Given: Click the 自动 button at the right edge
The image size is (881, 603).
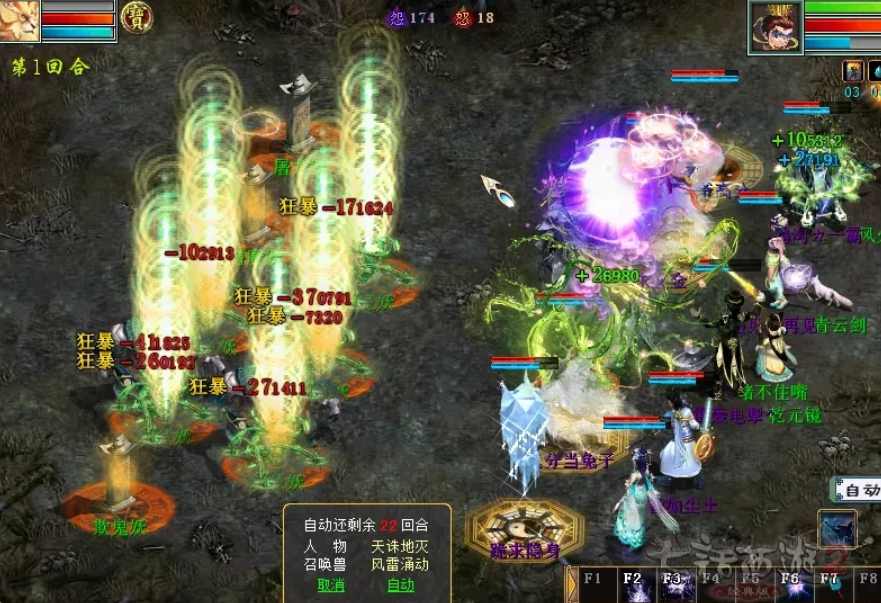Looking at the screenshot, I should point(860,490).
